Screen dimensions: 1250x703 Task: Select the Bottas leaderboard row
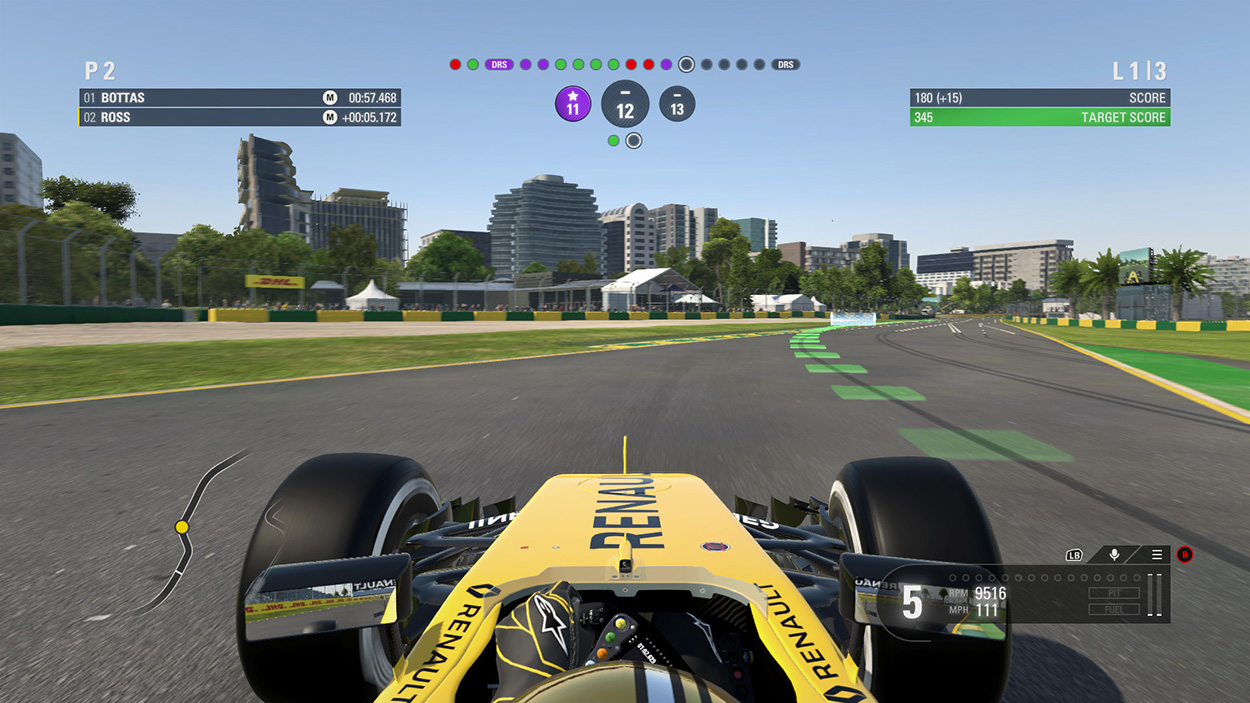tap(240, 98)
